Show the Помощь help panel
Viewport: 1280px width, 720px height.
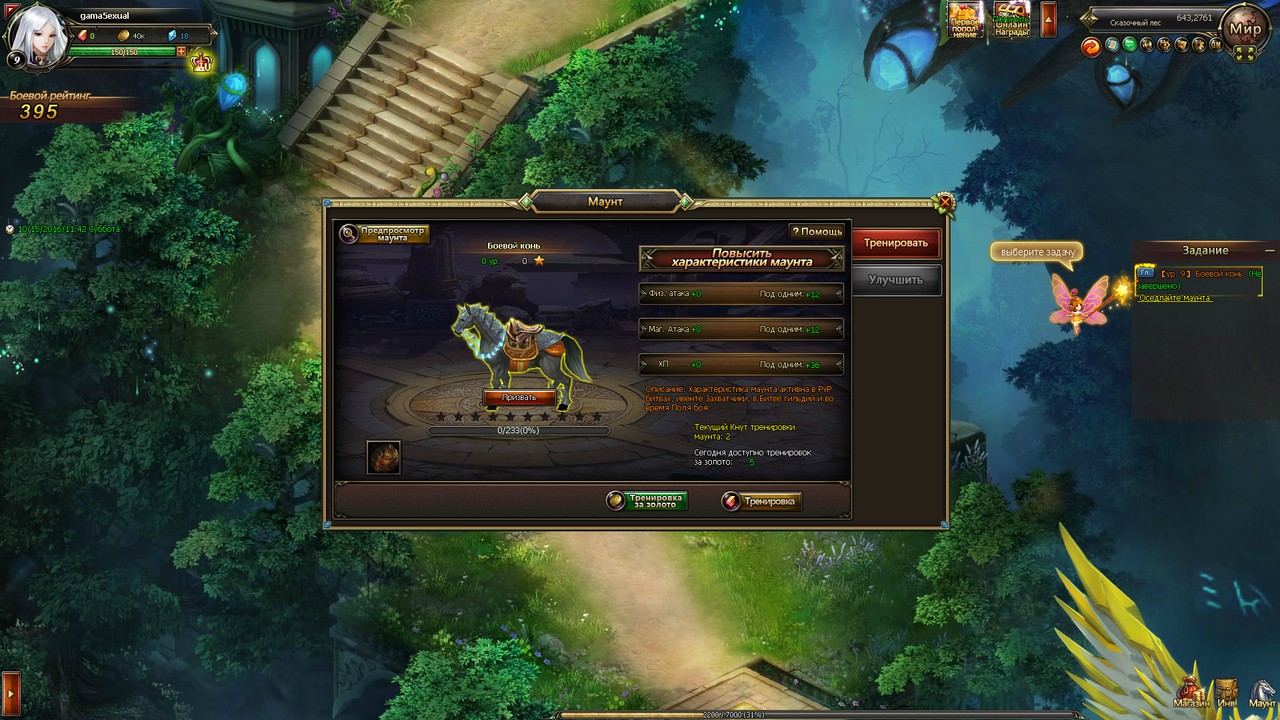817,231
